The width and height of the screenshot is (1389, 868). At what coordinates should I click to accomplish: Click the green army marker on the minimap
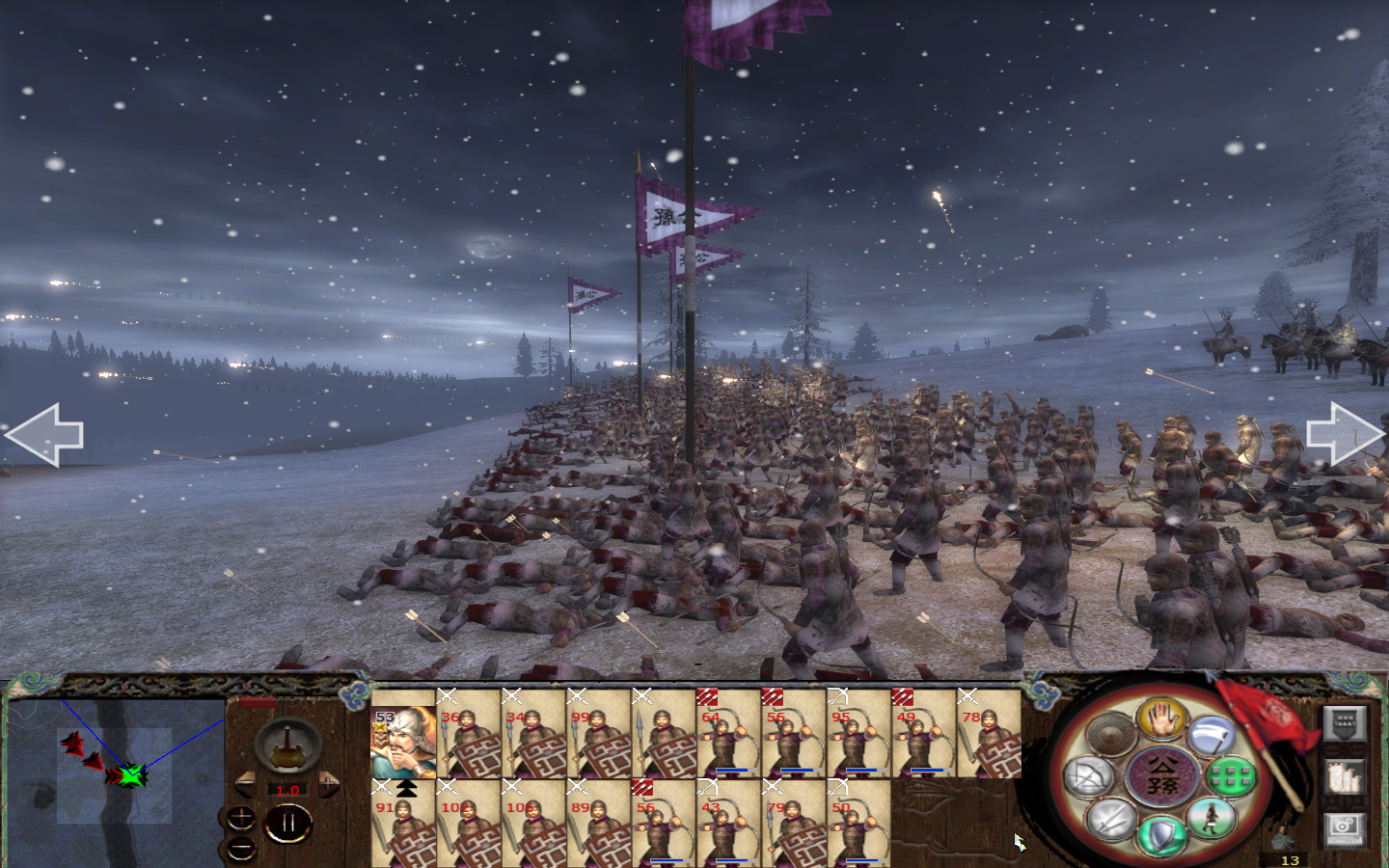coord(133,776)
